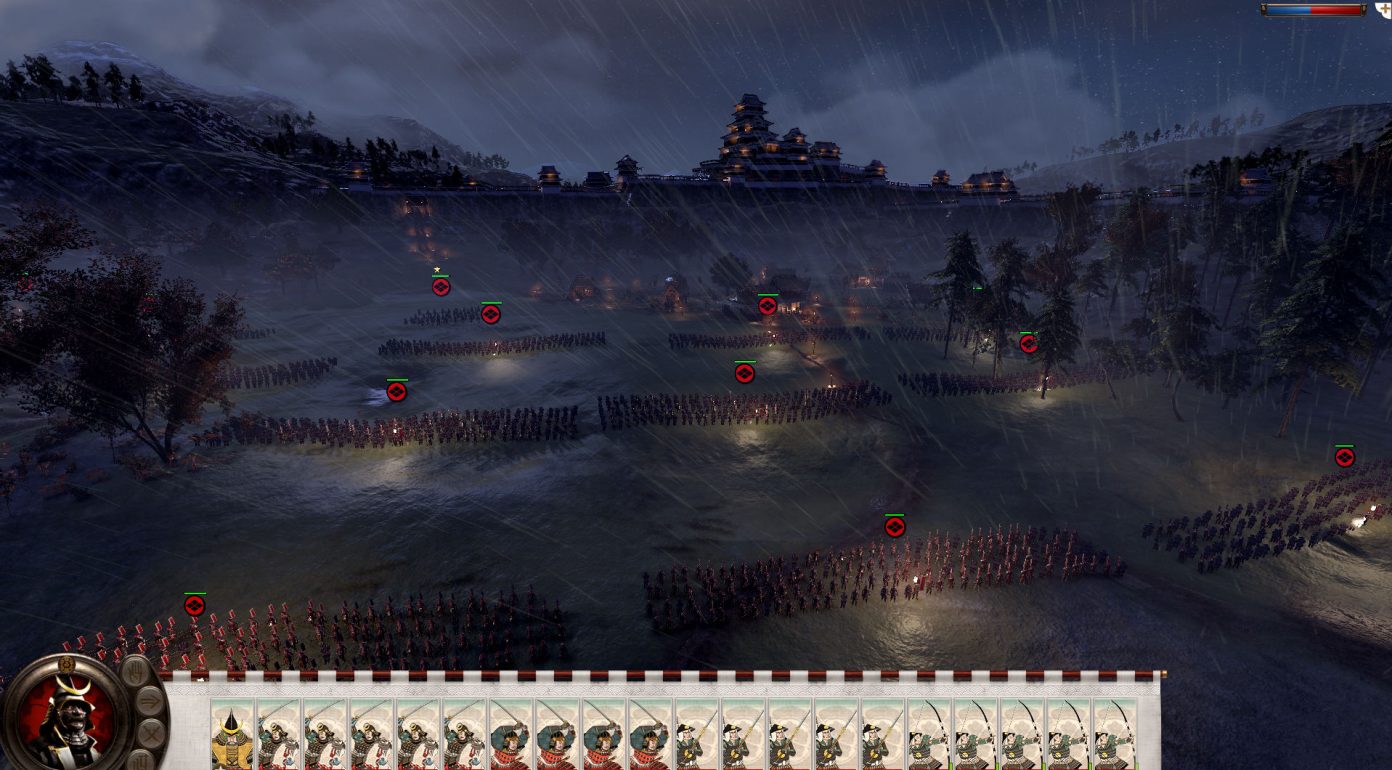Select the unit banner marked with a star
The width and height of the screenshot is (1392, 770).
[440, 286]
